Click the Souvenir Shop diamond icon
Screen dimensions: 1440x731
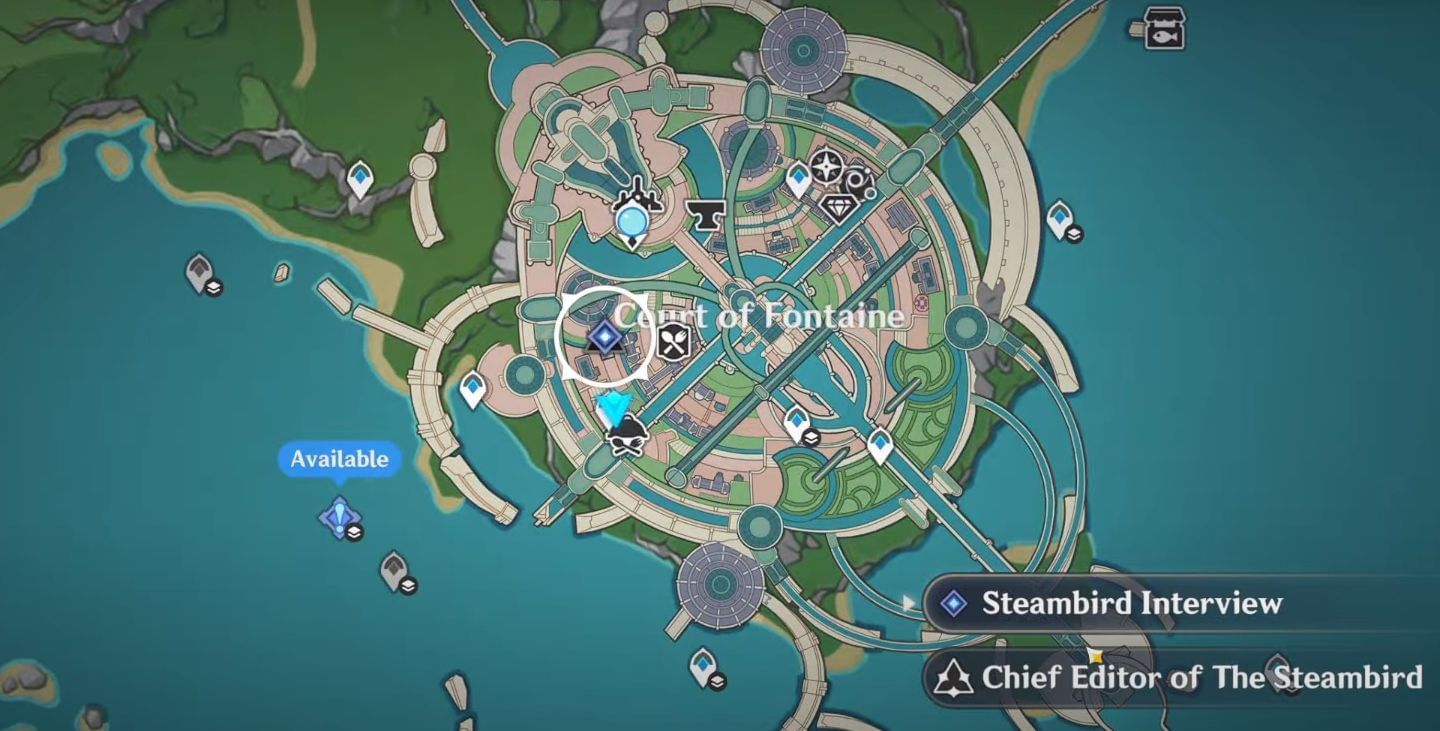841,208
